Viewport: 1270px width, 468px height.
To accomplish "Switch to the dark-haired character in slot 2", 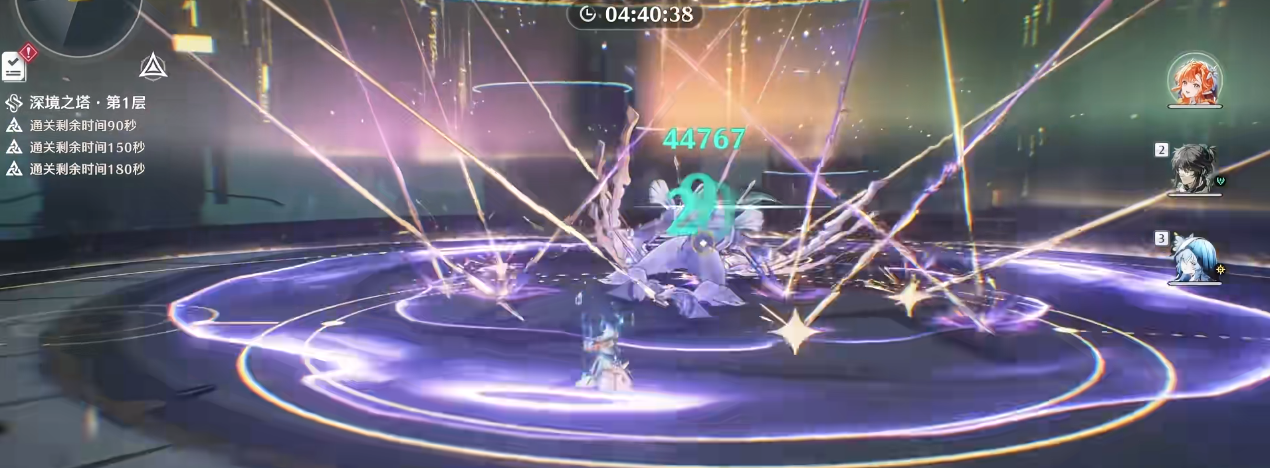I will pos(1194,167).
